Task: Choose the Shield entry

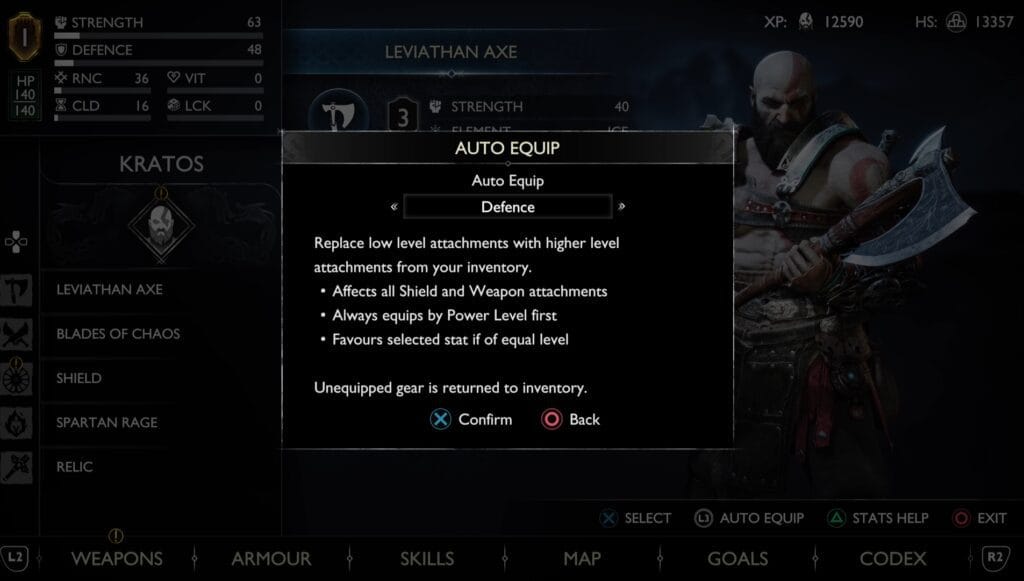Action: point(79,378)
